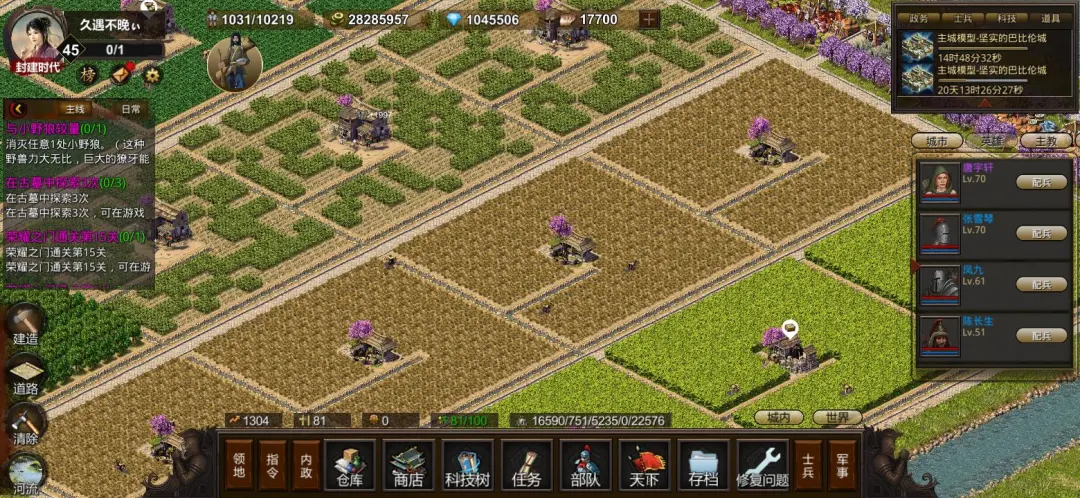Open the 天下 menu
The width and height of the screenshot is (1080, 498).
[645, 465]
